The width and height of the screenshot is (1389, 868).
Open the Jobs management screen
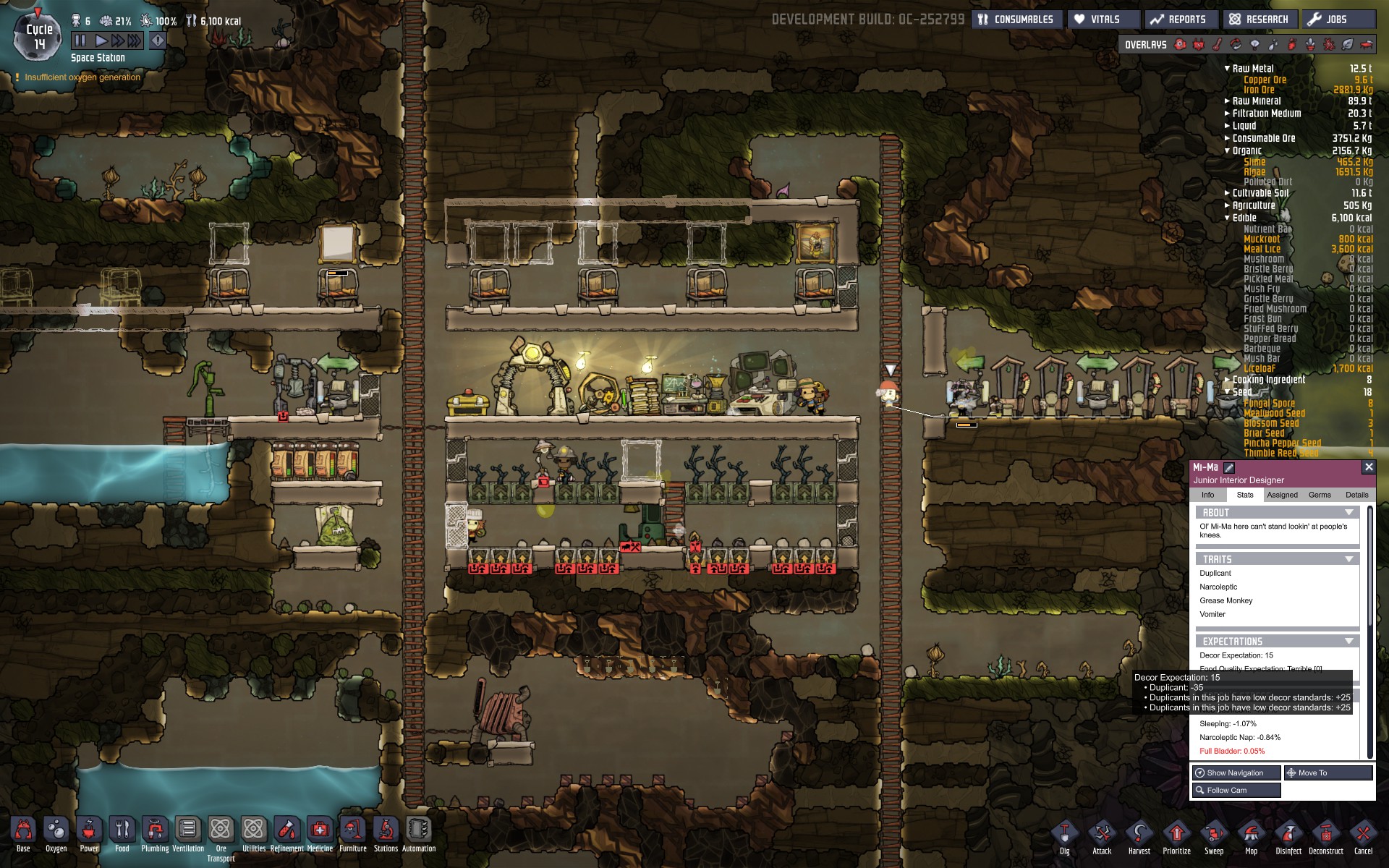pos(1338,20)
